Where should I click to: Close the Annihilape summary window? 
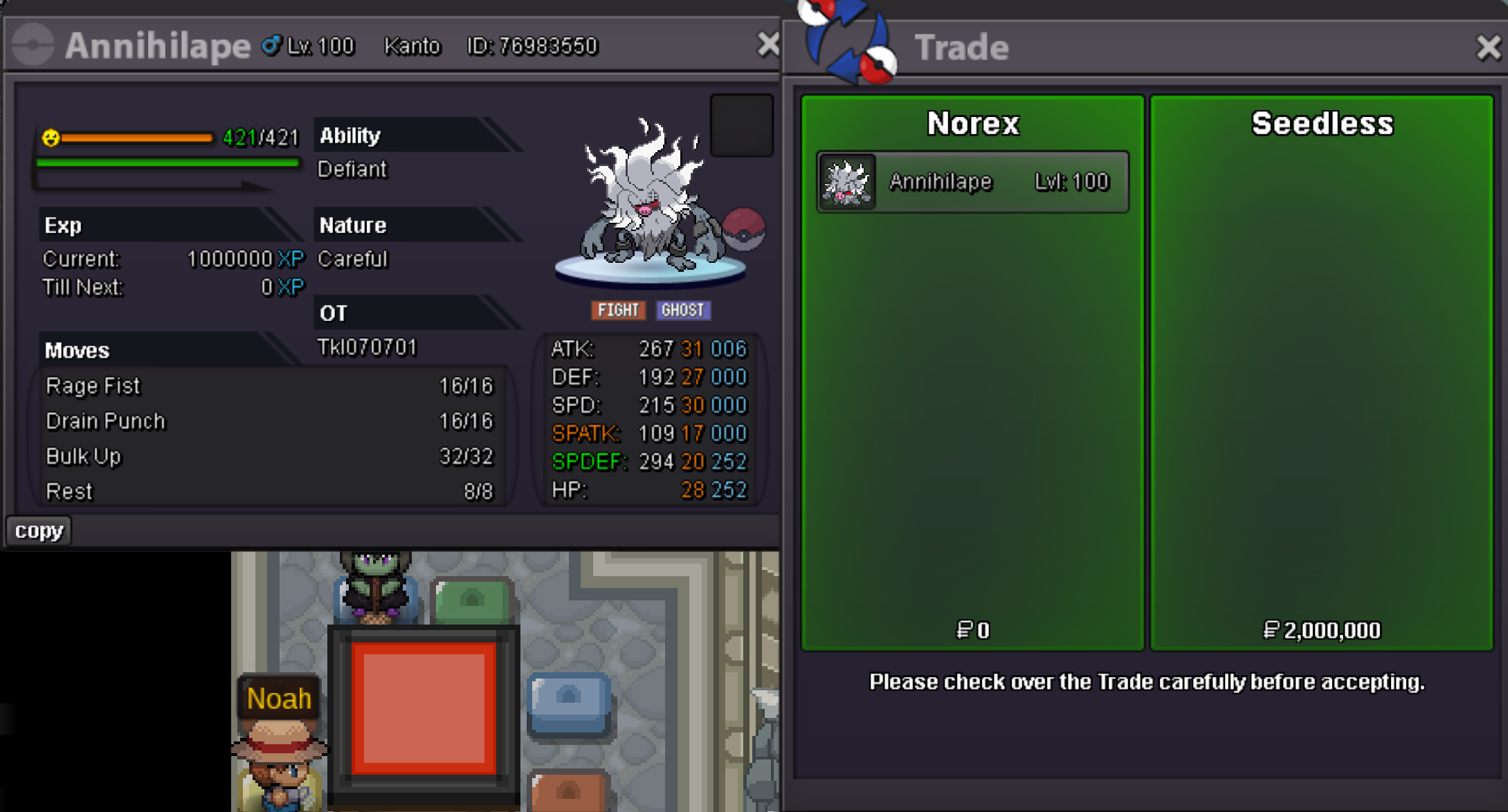(x=767, y=45)
